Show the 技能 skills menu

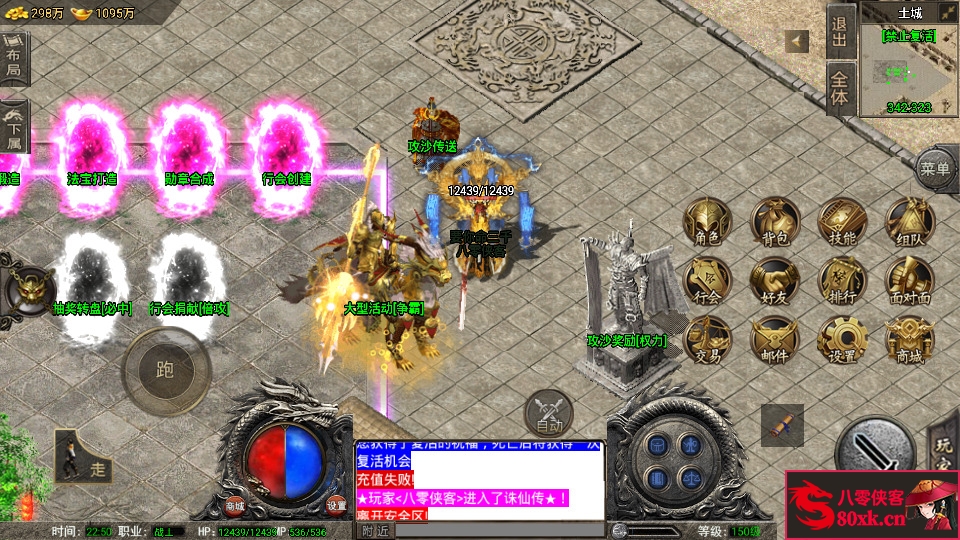tap(842, 221)
